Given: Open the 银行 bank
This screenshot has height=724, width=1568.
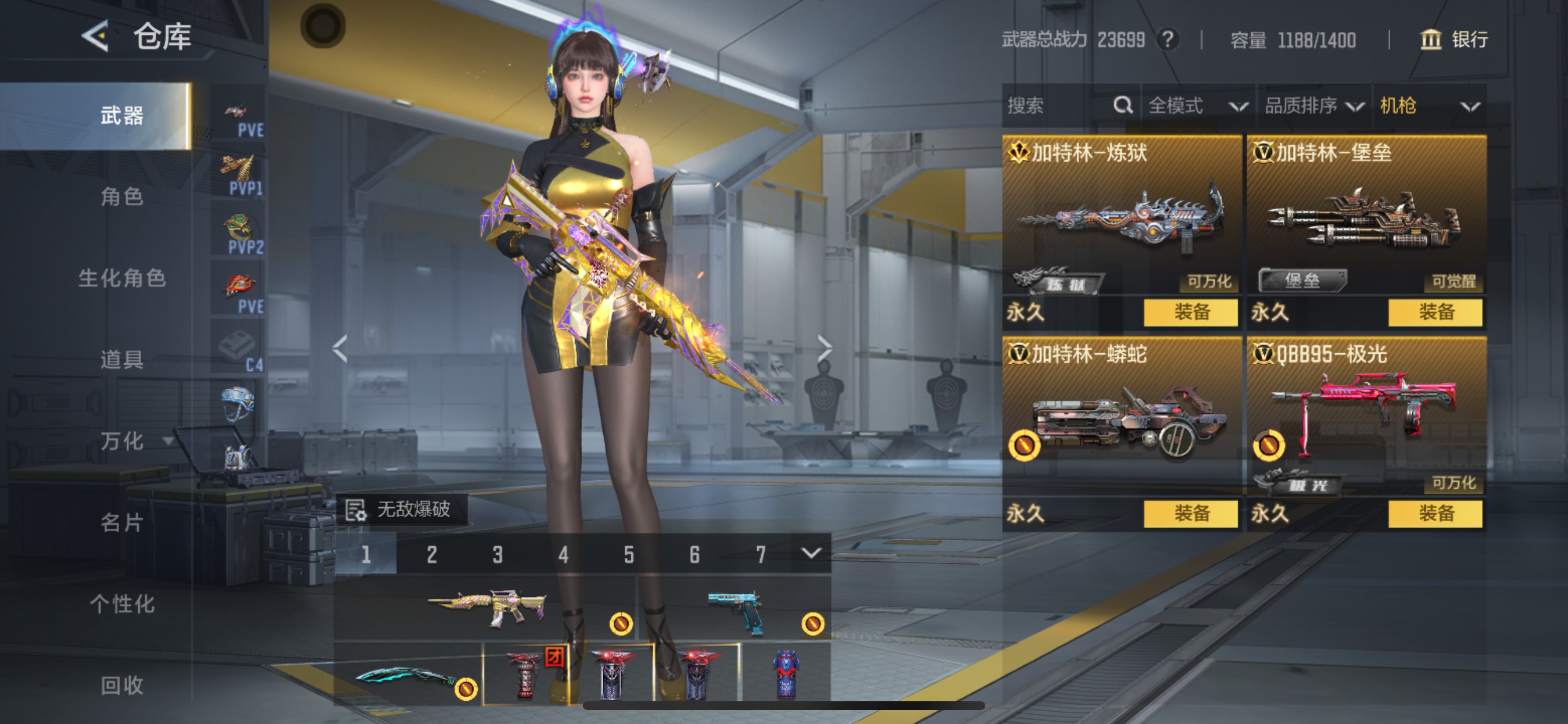Looking at the screenshot, I should (1454, 40).
